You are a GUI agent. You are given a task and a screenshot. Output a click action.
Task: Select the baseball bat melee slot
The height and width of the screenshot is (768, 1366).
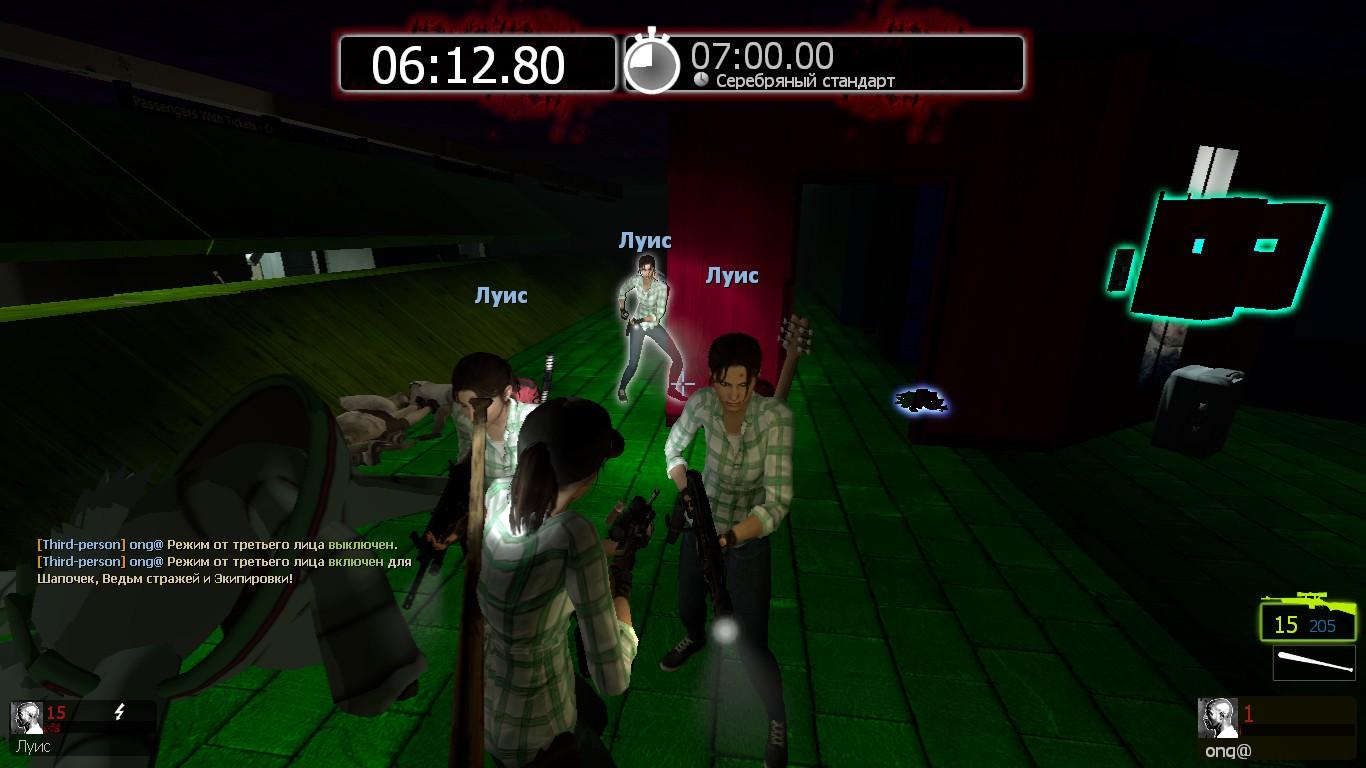click(x=1314, y=662)
